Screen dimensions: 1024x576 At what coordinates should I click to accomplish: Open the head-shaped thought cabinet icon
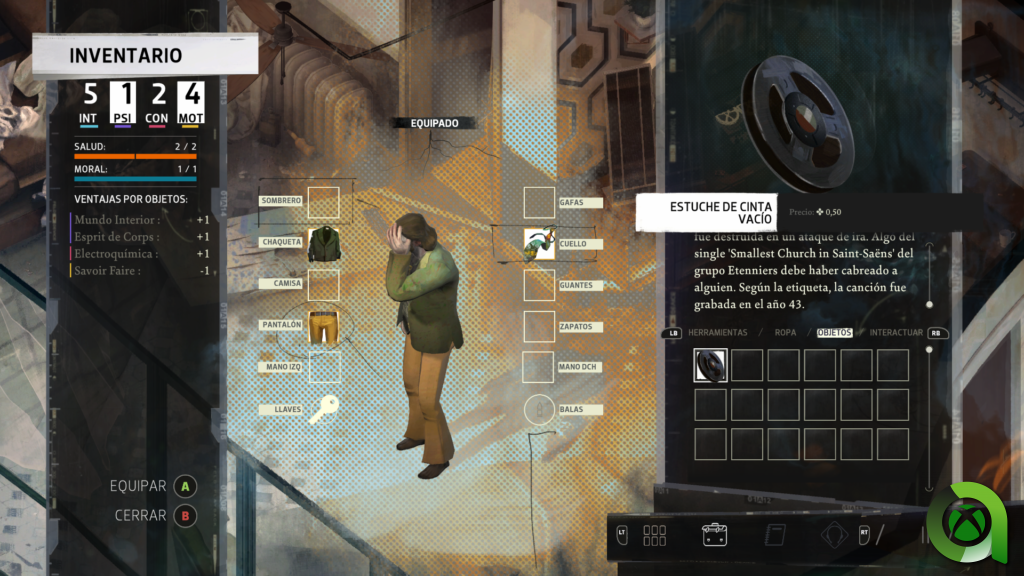pyautogui.click(x=834, y=535)
